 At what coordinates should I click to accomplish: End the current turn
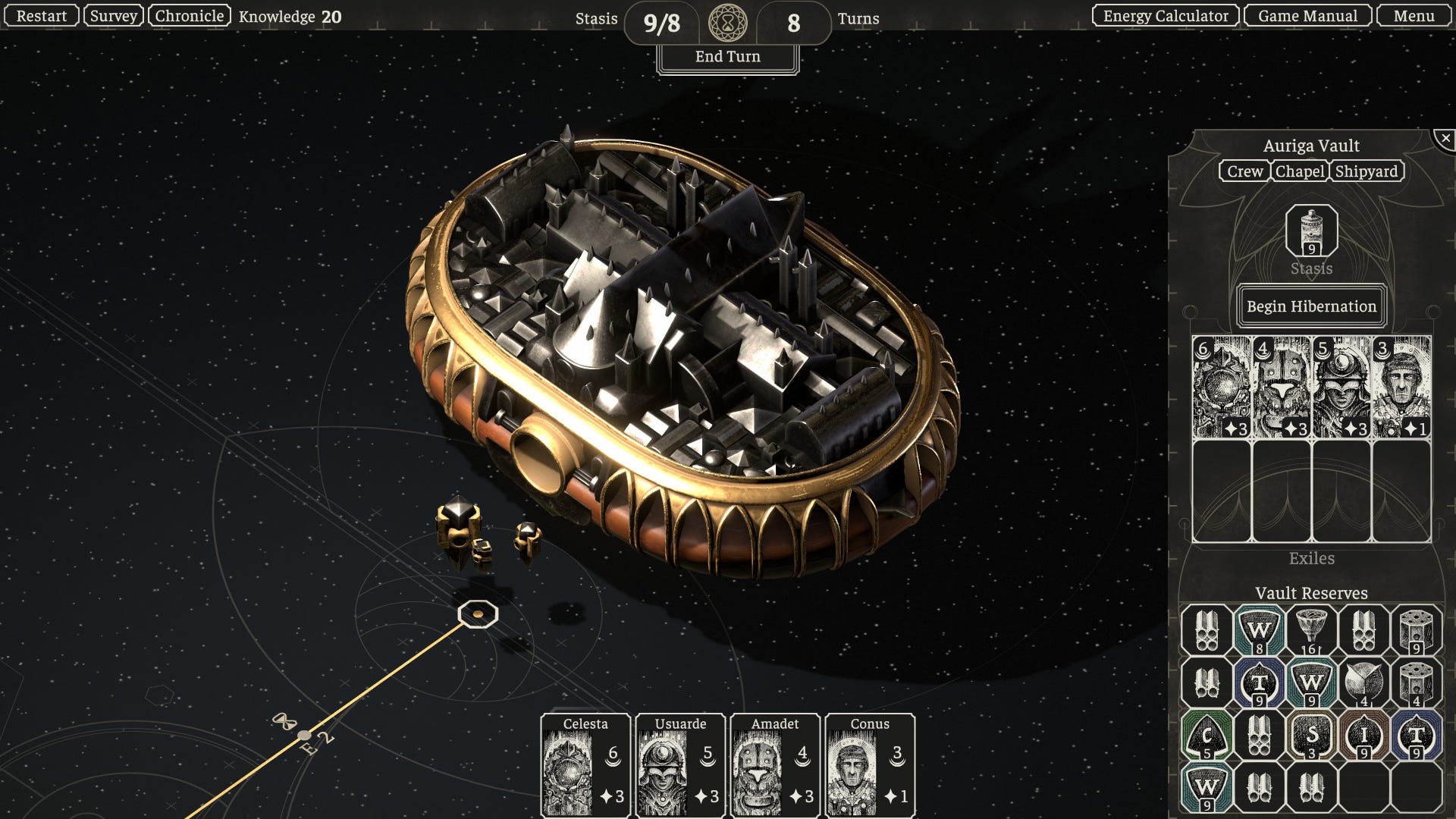tap(727, 57)
